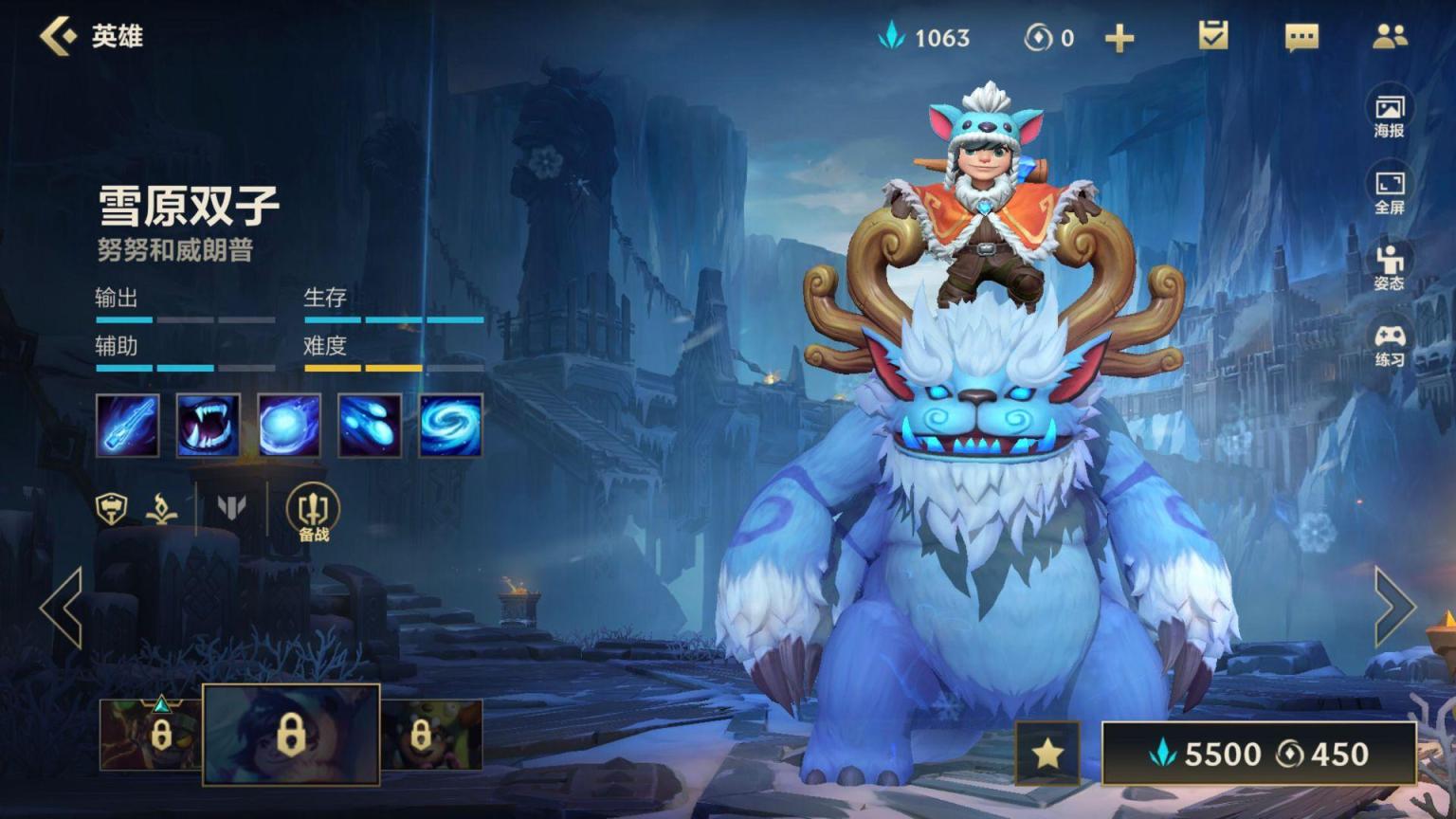Viewport: 1456px width, 819px height.
Task: Open the 海报 poster view
Action: point(1390,115)
